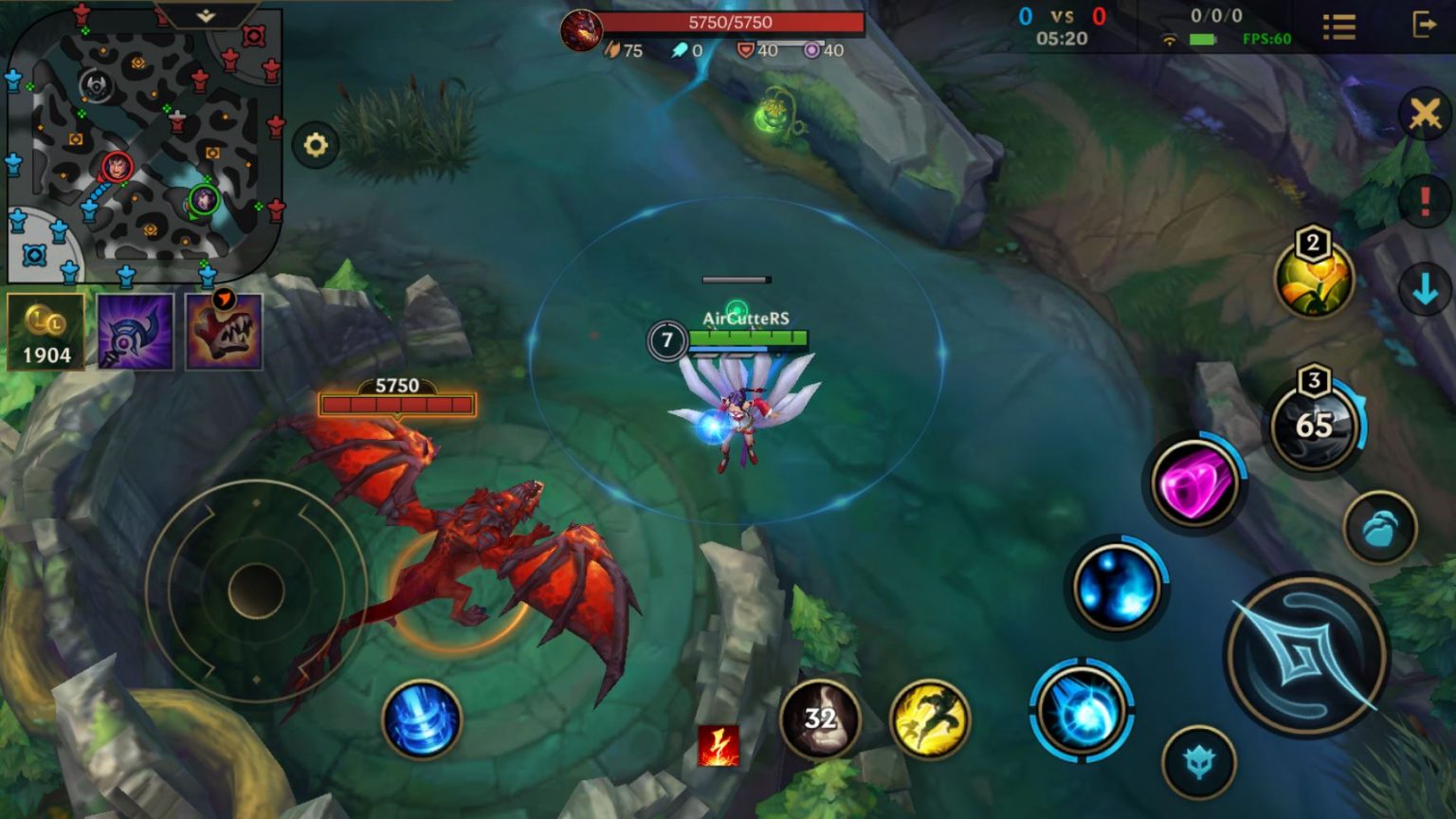Activate the blue recall button
1456x819 pixels.
[x=422, y=719]
